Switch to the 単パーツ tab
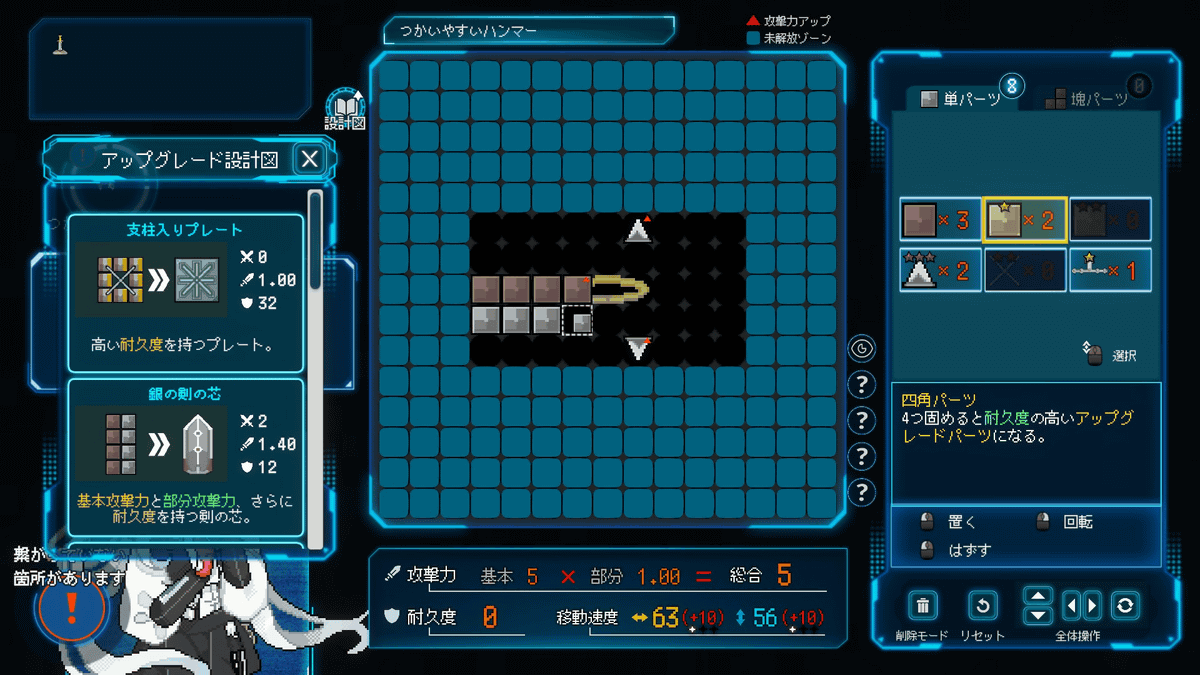 [x=960, y=98]
